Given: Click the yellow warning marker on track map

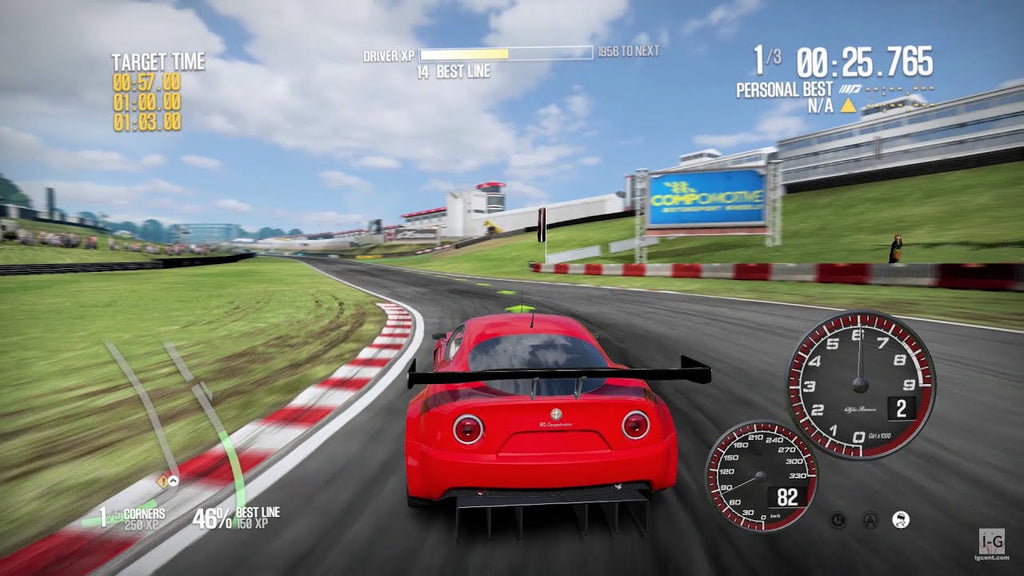Looking at the screenshot, I should tap(161, 481).
